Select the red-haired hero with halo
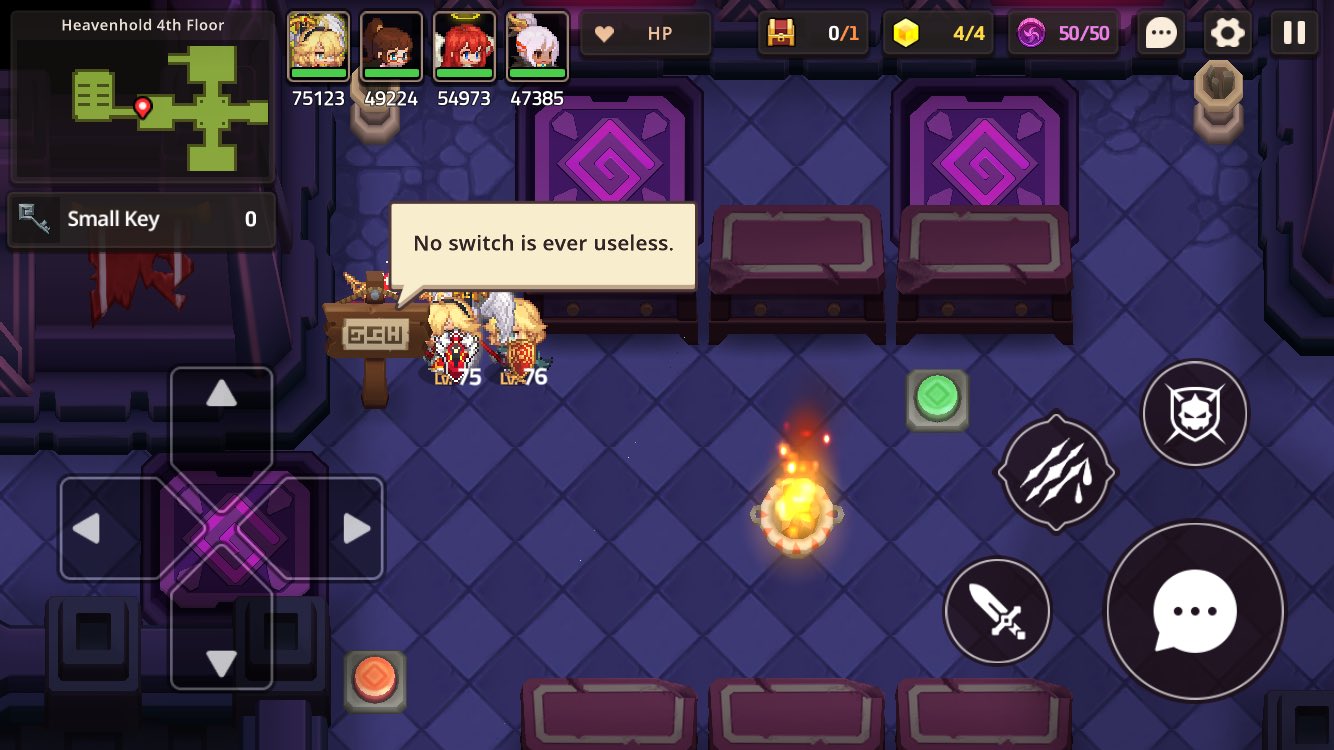Image resolution: width=1334 pixels, height=750 pixels. [x=464, y=46]
